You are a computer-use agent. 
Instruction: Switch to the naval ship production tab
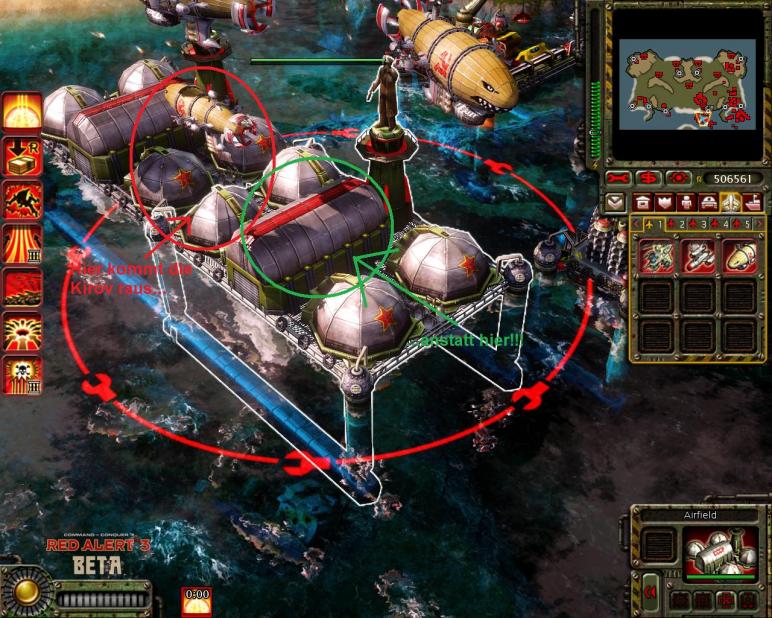click(753, 202)
